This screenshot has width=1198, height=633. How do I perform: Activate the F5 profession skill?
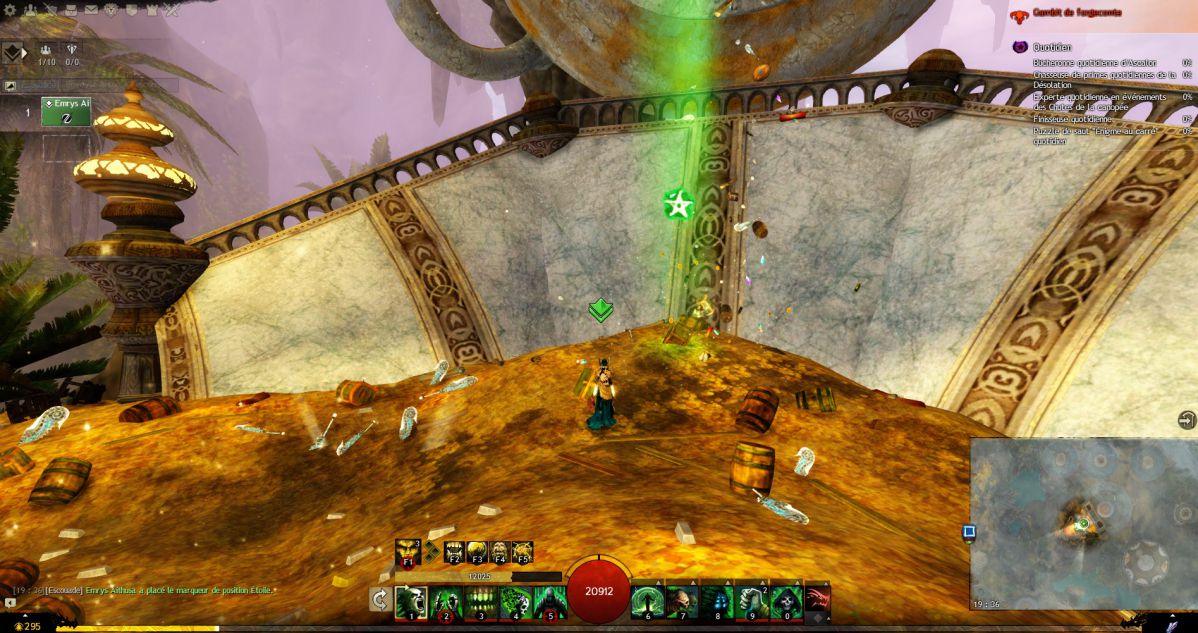pyautogui.click(x=521, y=552)
